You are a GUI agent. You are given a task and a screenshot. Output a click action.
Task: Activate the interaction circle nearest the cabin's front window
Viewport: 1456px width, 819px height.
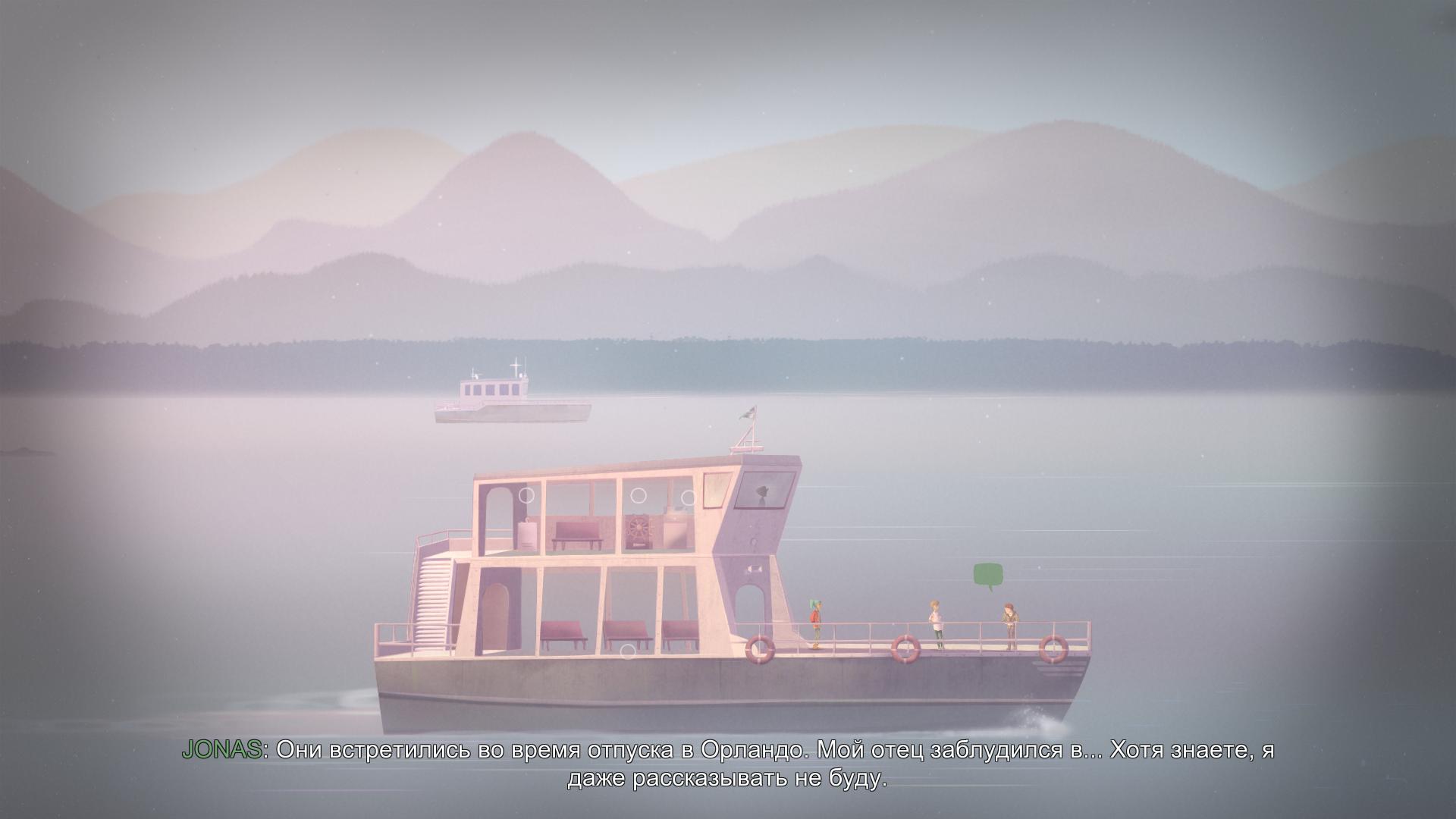(x=689, y=497)
